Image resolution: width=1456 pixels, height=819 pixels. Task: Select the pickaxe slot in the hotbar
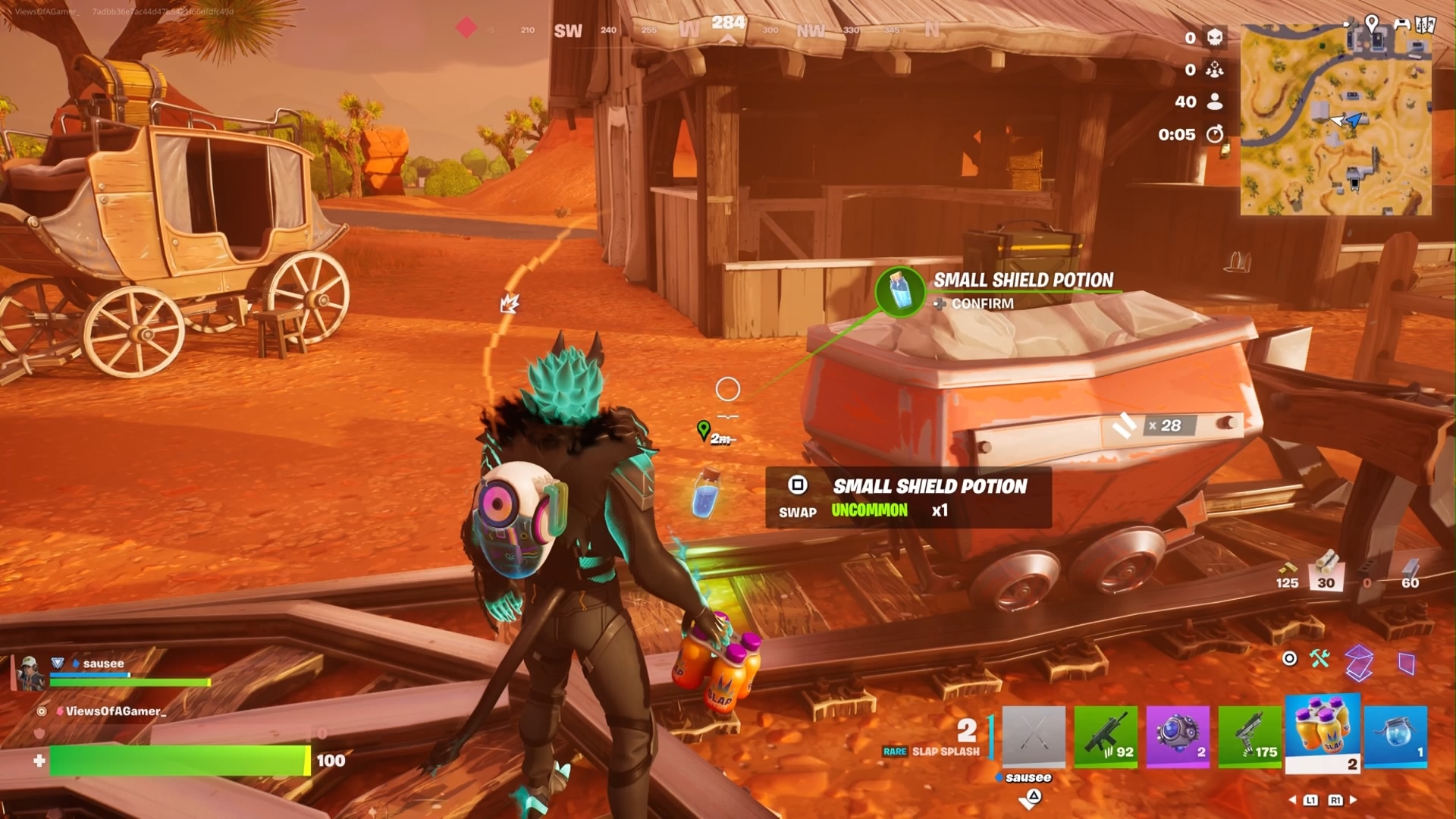click(1034, 736)
